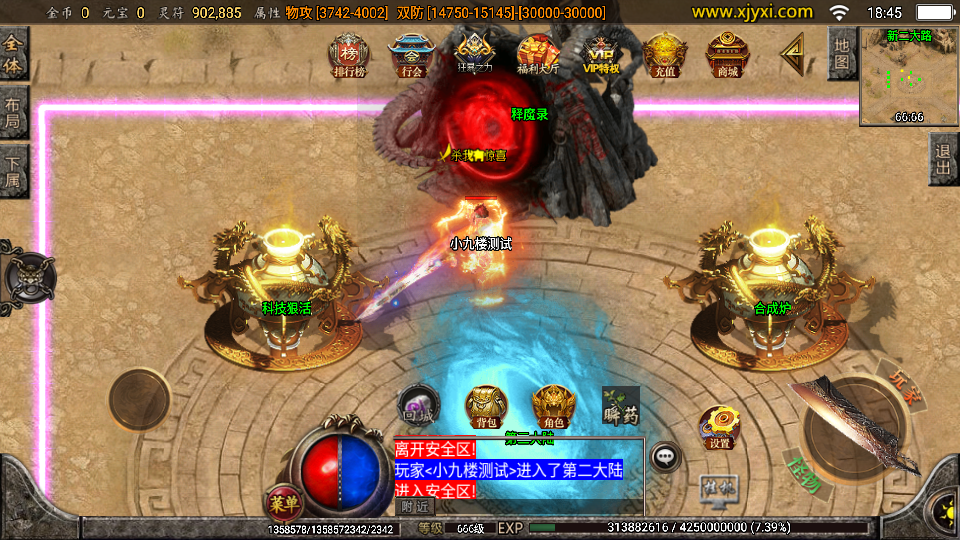Select the 布局 layout tab
The image size is (960, 540).
pos(13,113)
